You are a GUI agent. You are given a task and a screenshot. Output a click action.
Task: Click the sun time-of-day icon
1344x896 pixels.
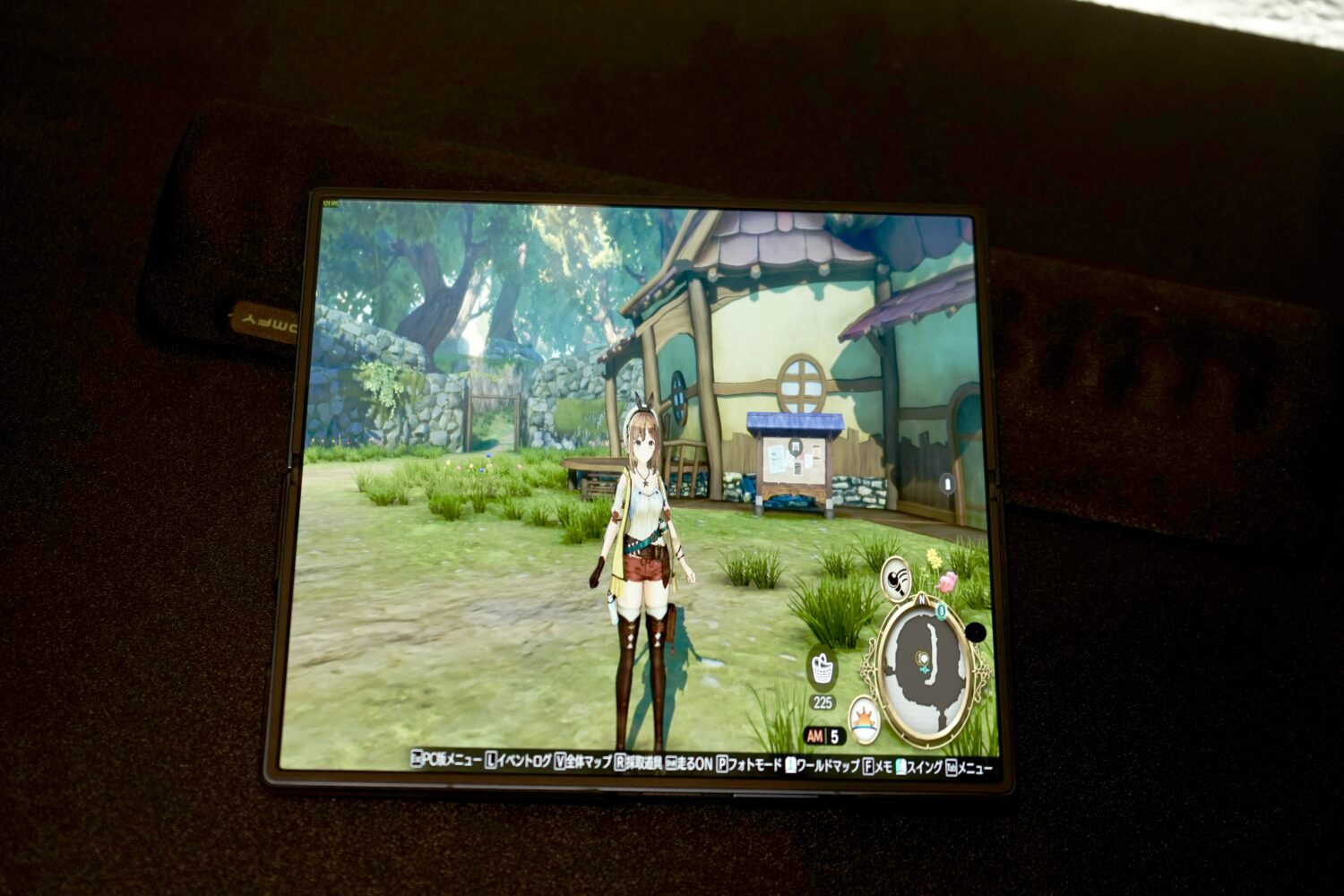pyautogui.click(x=865, y=719)
